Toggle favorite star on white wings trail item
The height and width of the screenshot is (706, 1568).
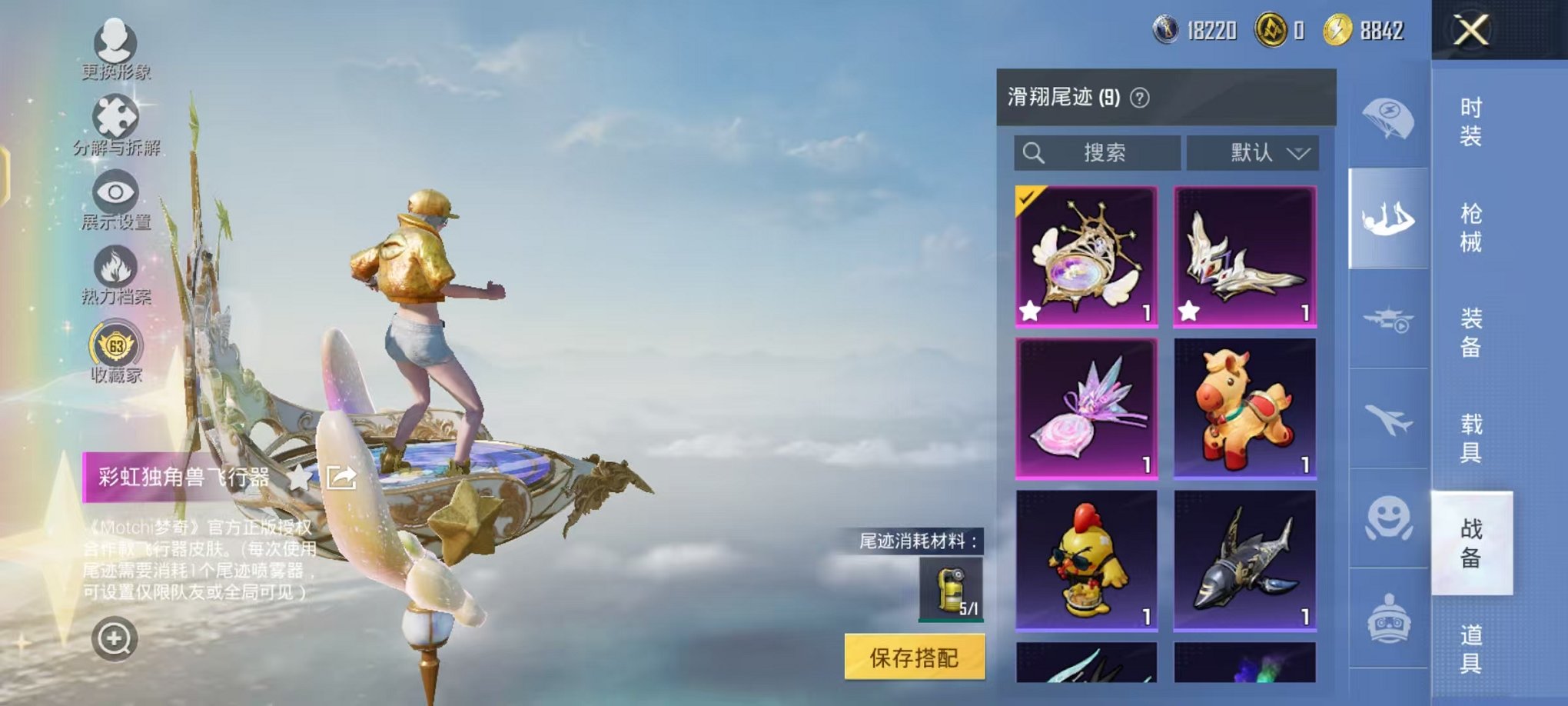[x=1190, y=312]
